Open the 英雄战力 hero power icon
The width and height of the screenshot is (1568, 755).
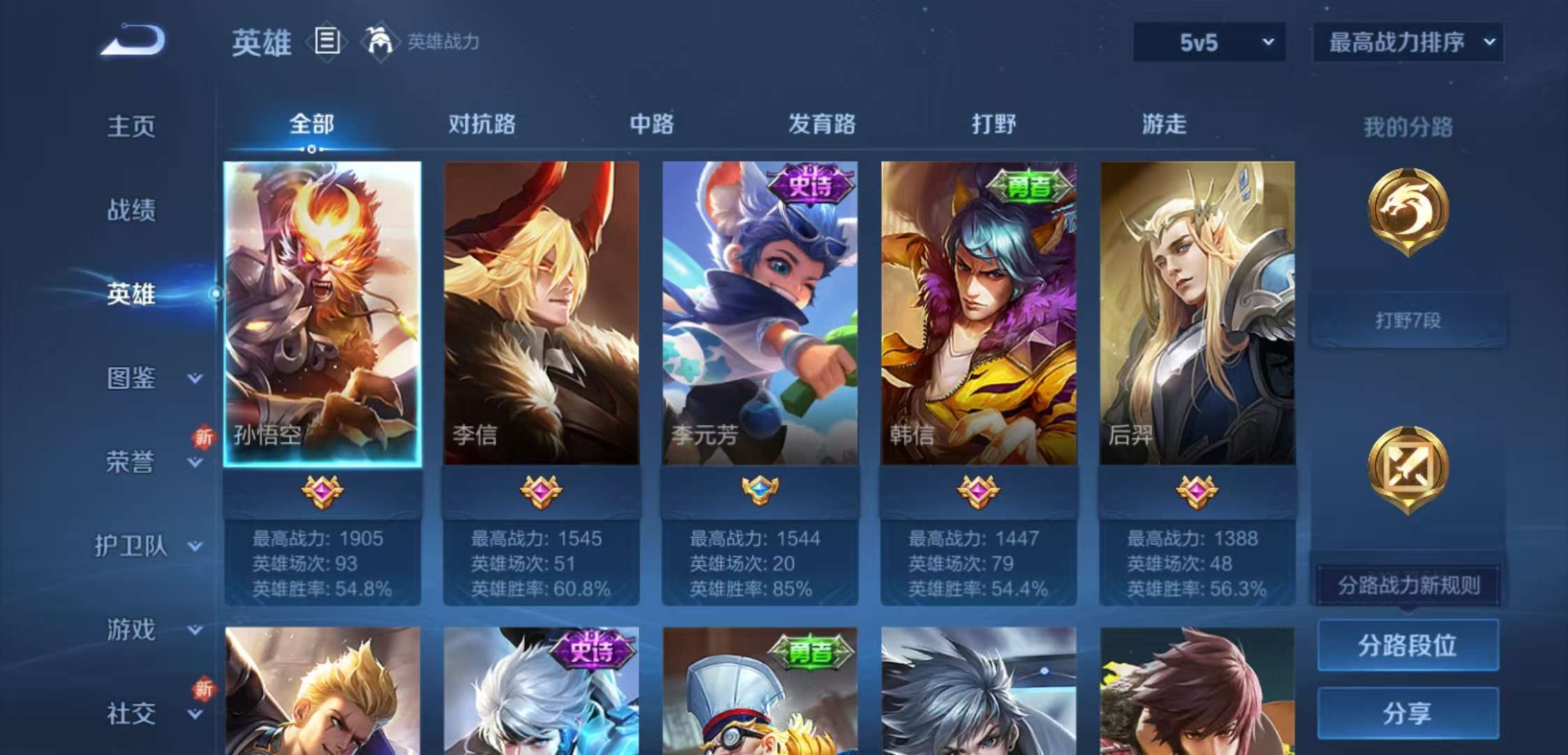pos(379,42)
